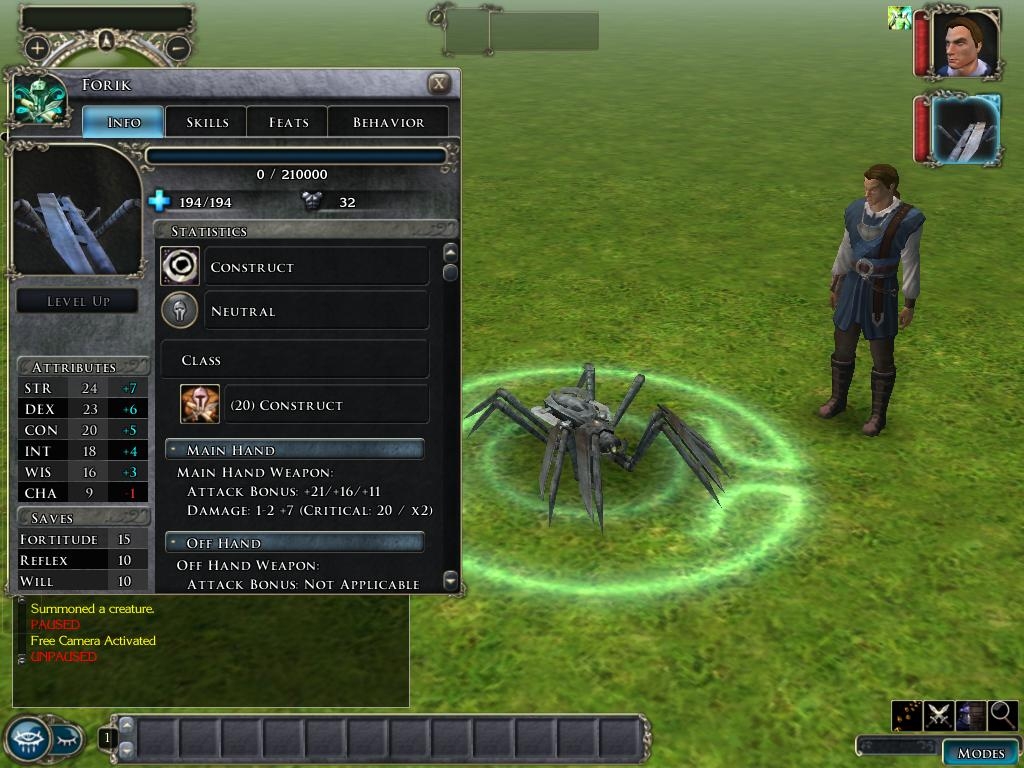Click the Level Up button
Viewport: 1024px width, 768px height.
pyautogui.click(x=78, y=301)
